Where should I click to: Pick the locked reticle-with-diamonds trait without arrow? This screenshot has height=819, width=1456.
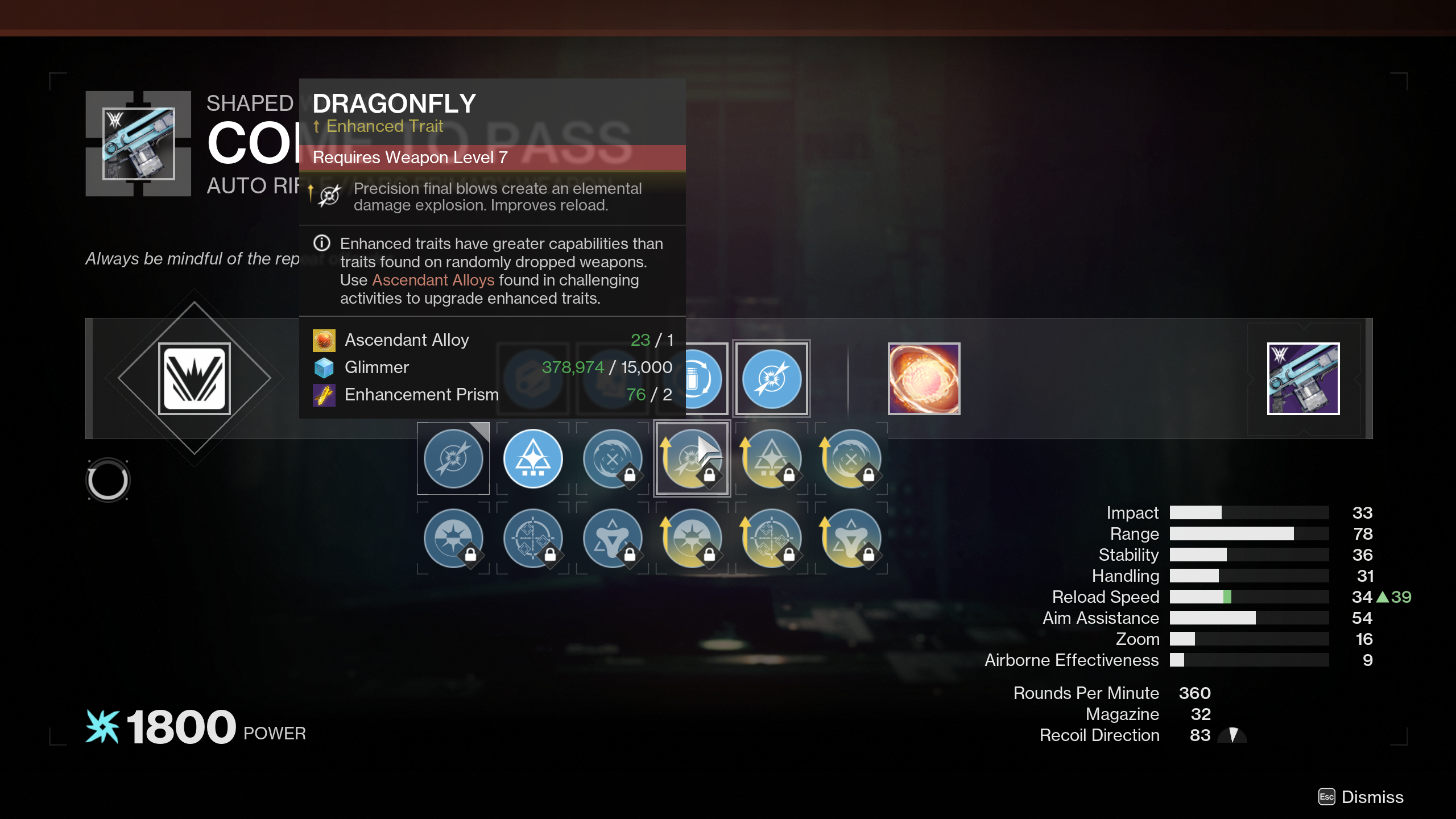[x=533, y=538]
